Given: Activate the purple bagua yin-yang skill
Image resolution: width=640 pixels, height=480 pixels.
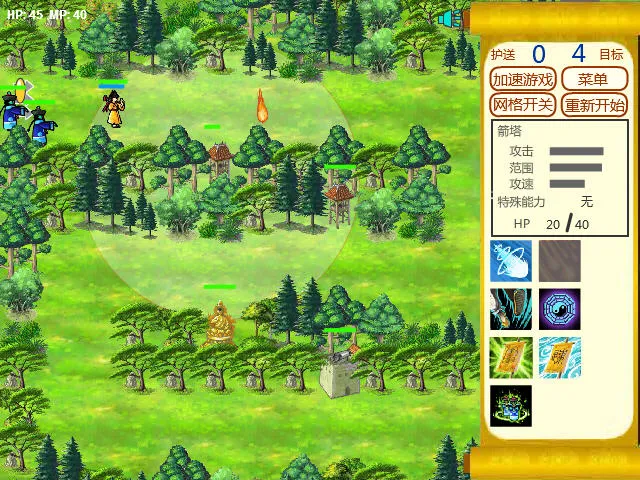Looking at the screenshot, I should tap(560, 309).
